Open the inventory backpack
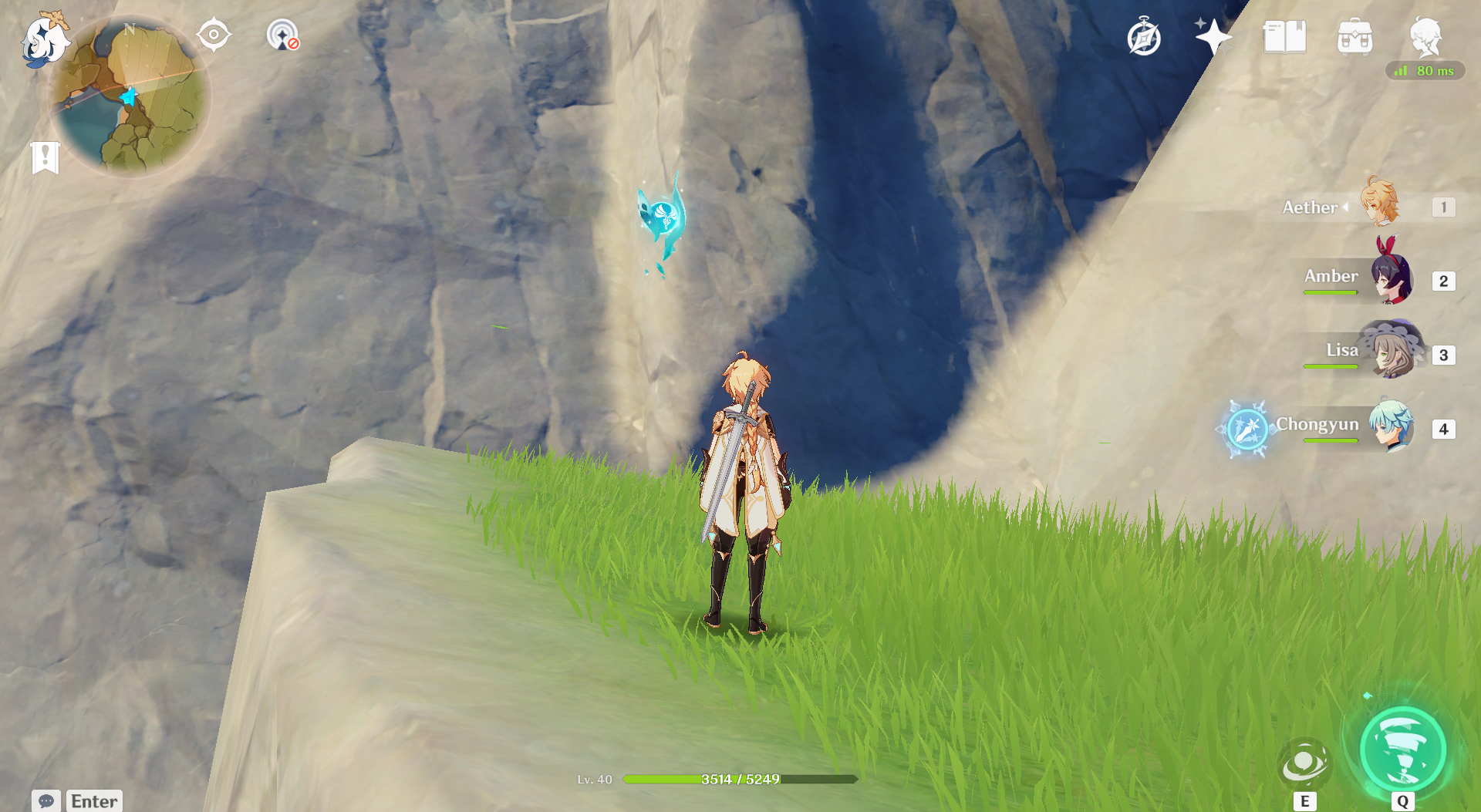The height and width of the screenshot is (812, 1481). pyautogui.click(x=1354, y=37)
